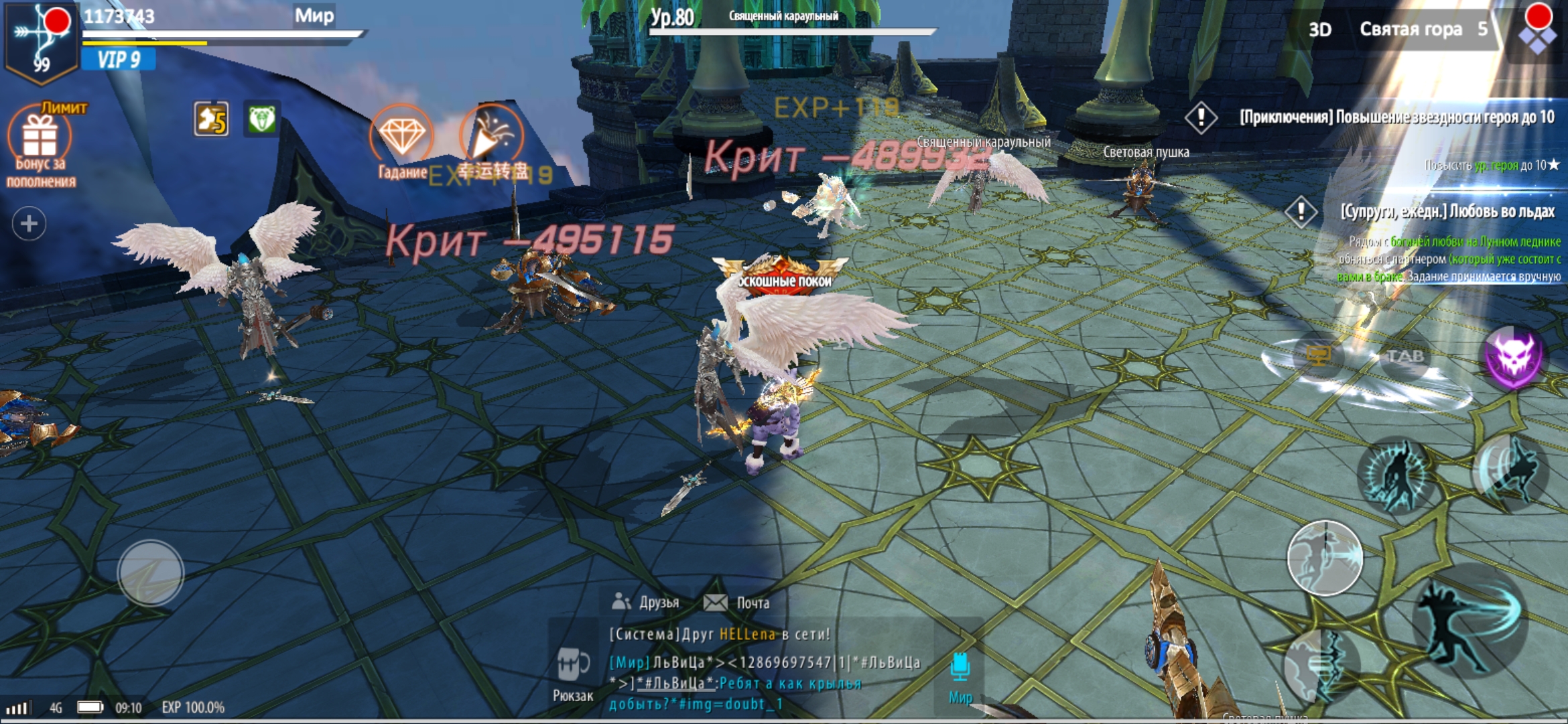The width and height of the screenshot is (1568, 724).
Task: Activate the purple demon skull skill
Action: pos(1513,357)
